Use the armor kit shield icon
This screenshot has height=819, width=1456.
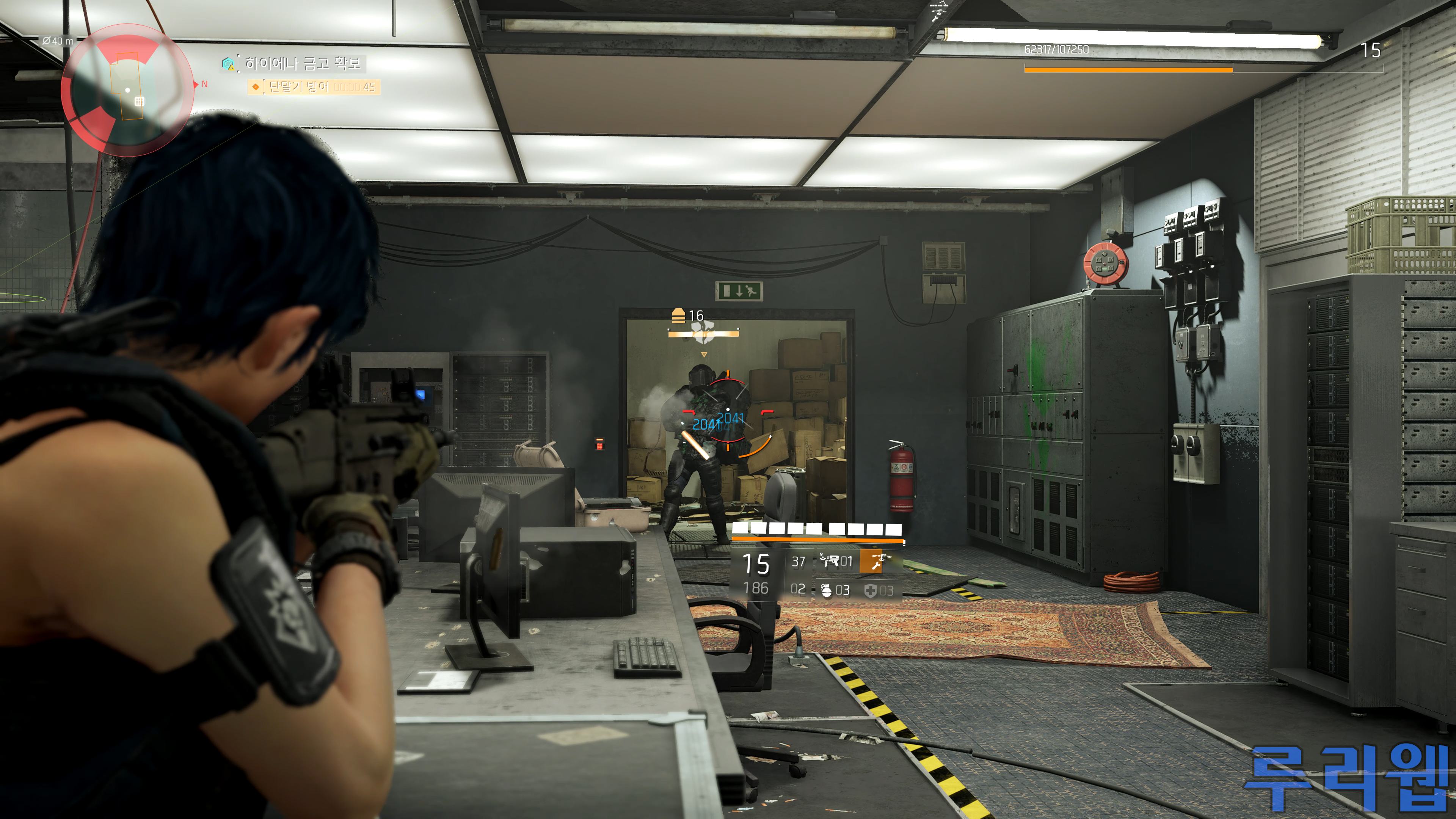click(x=871, y=591)
